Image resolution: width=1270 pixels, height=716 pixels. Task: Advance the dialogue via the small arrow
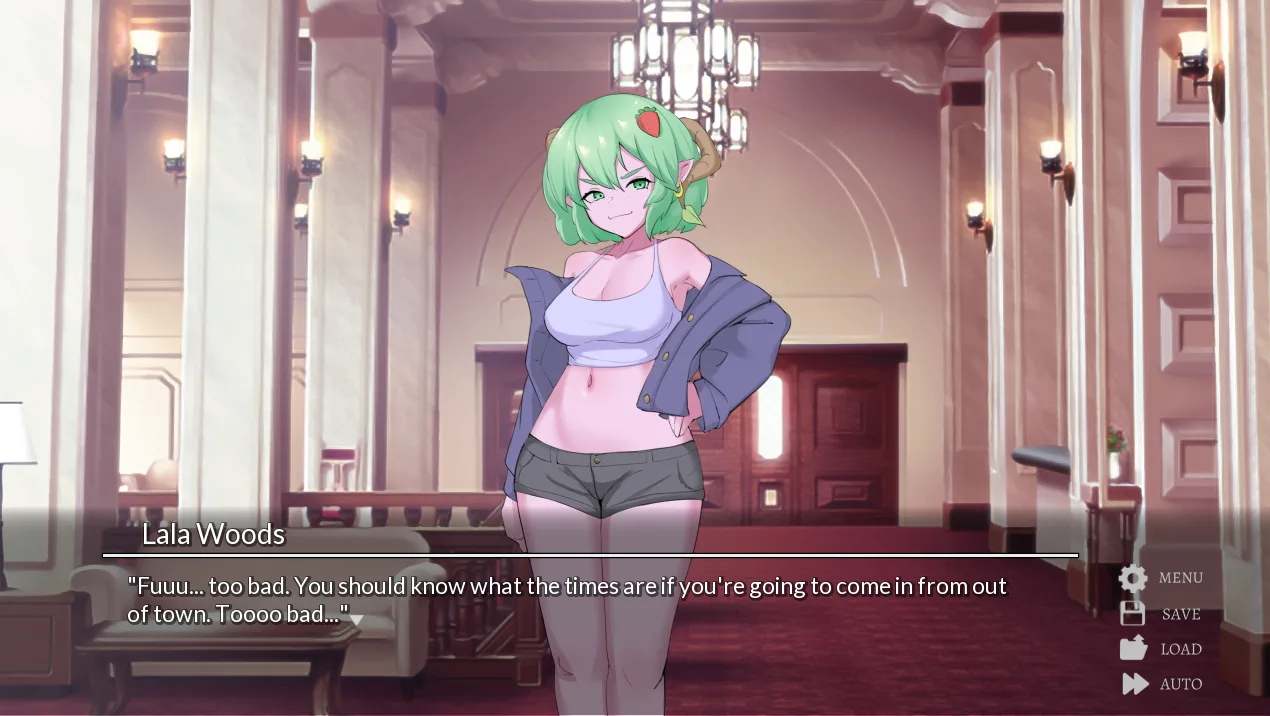356,620
